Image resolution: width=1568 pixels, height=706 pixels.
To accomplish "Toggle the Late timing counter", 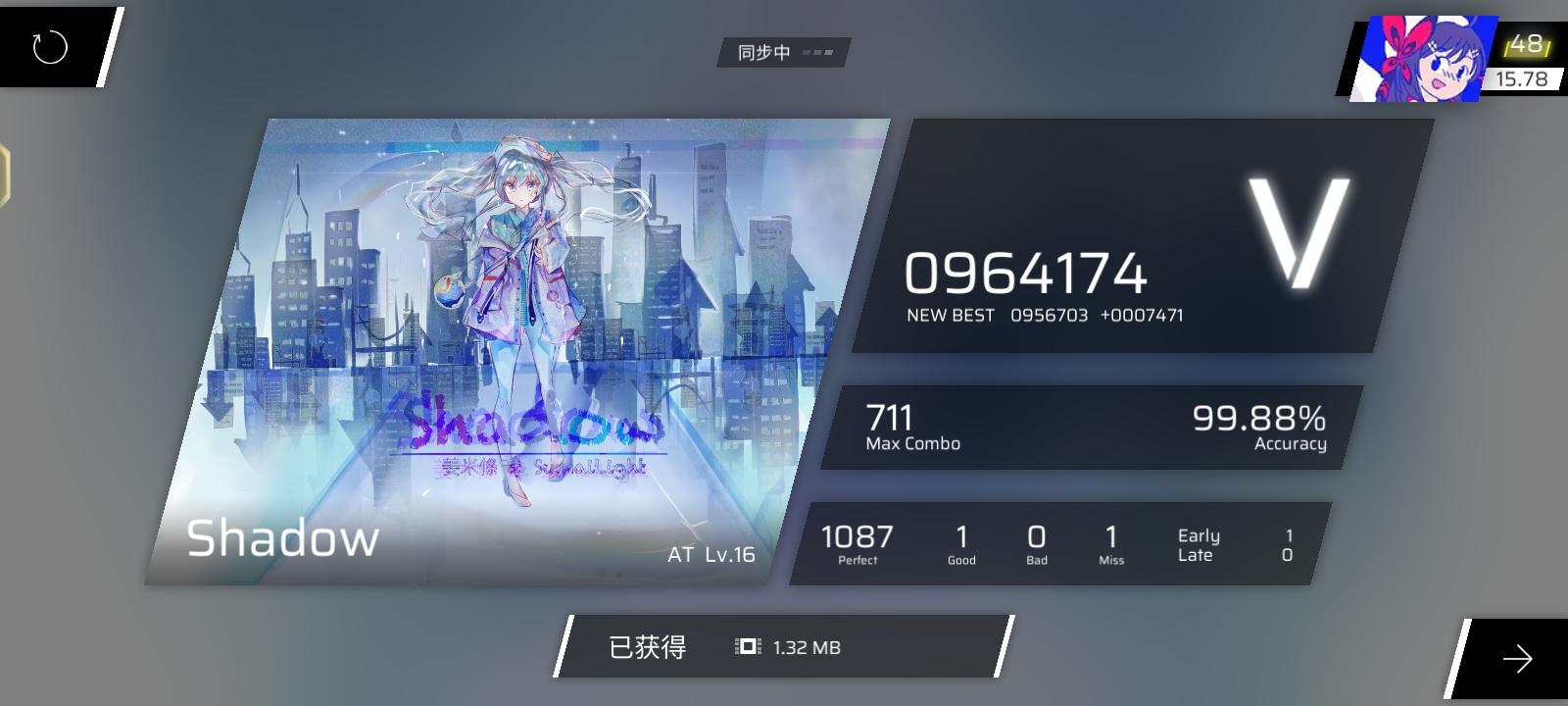I will pyautogui.click(x=1197, y=554).
